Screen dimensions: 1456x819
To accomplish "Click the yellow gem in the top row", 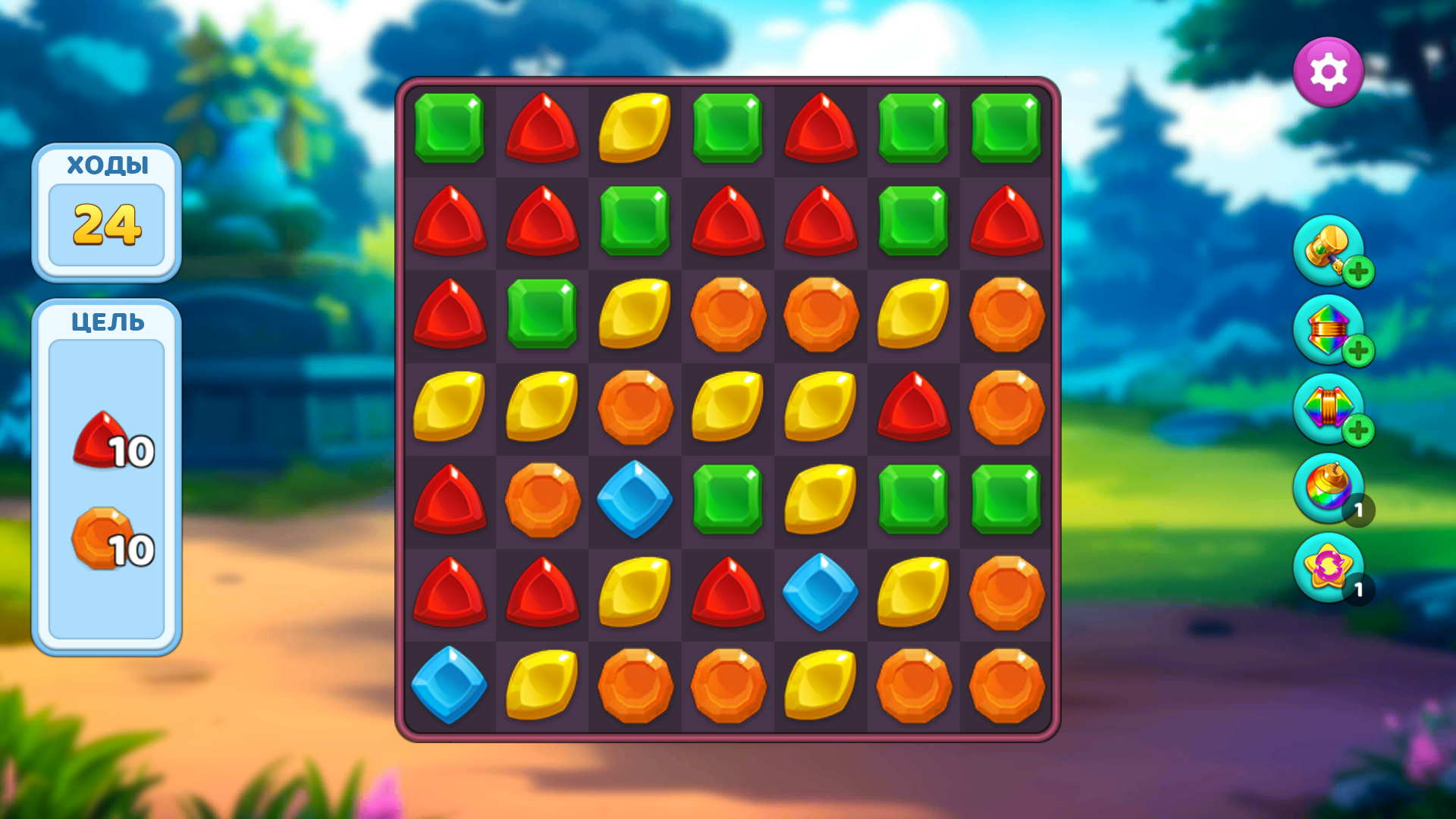I will point(634,129).
